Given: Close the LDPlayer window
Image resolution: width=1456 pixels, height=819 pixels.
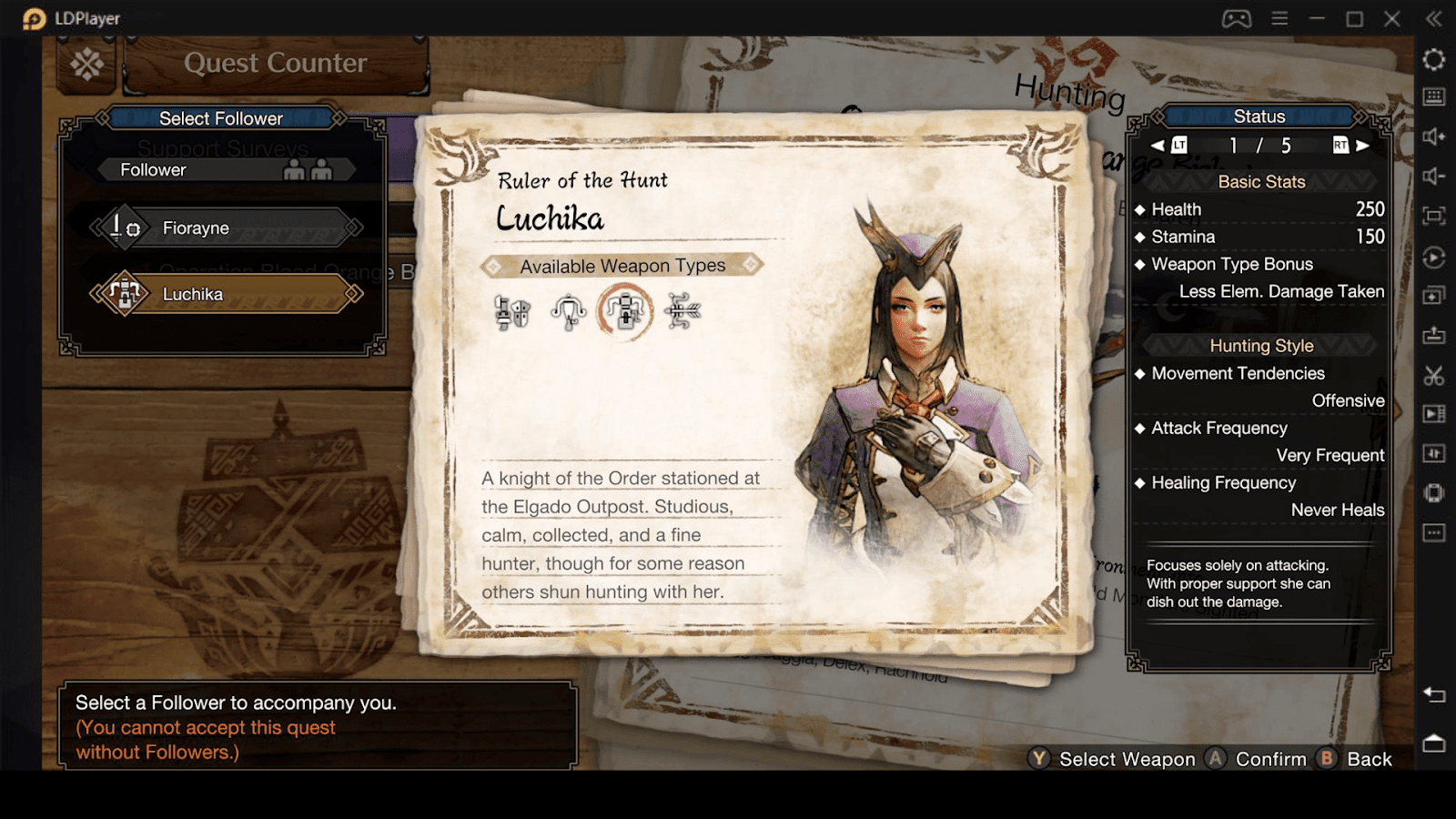Looking at the screenshot, I should [1392, 19].
